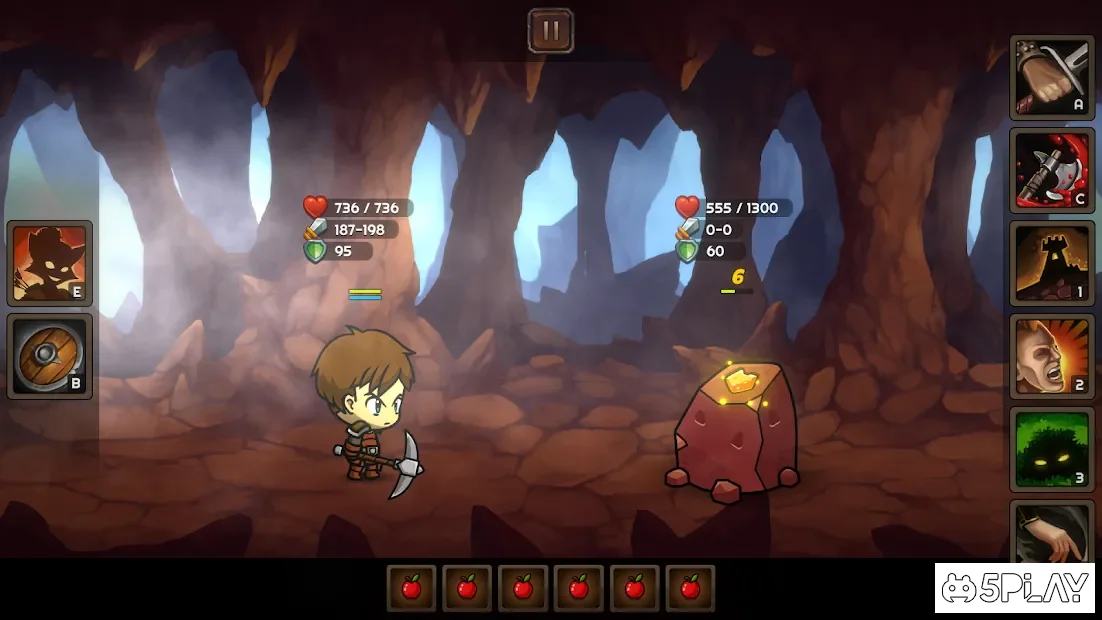The height and width of the screenshot is (620, 1102).
Task: Use the round shield block skill B
Action: (50, 356)
